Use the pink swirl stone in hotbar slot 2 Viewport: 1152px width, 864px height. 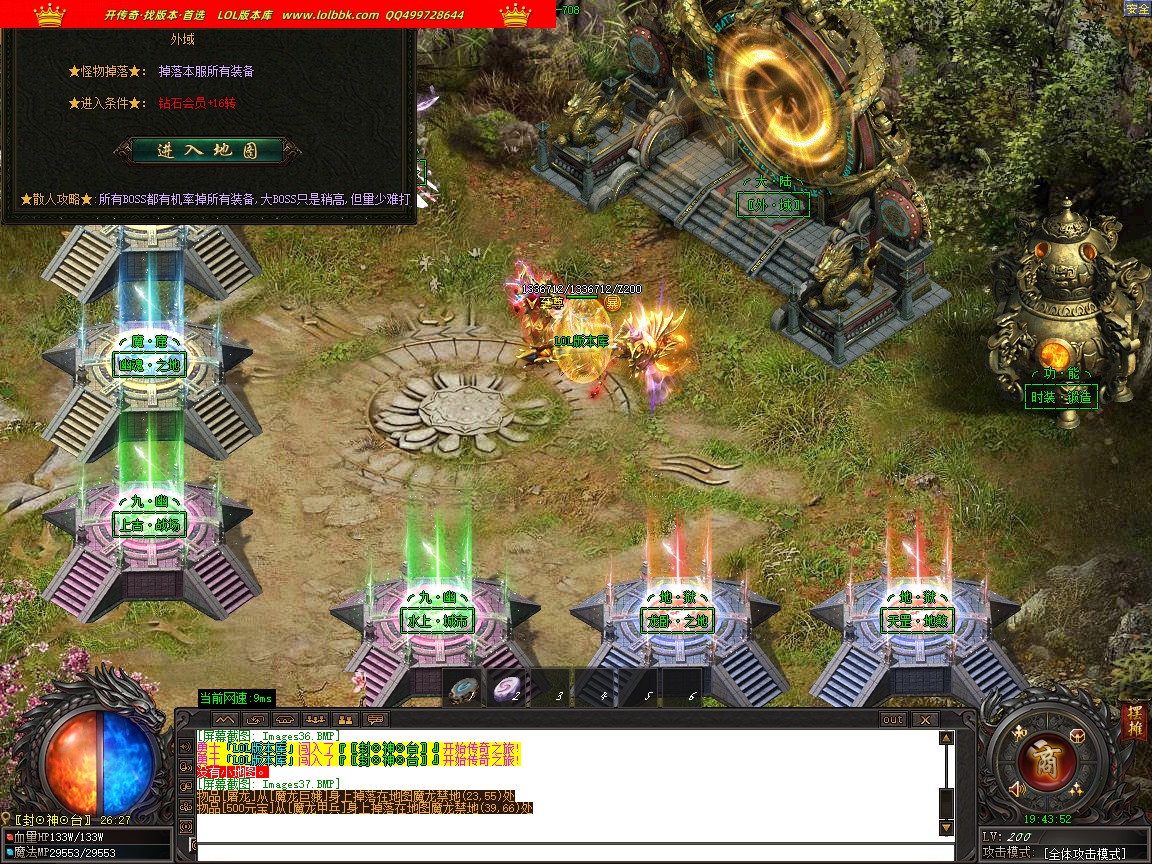click(507, 689)
